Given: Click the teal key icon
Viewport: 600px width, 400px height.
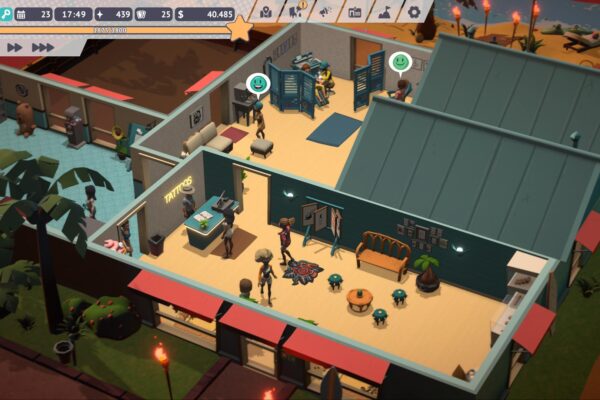Looking at the screenshot, I should point(5,15).
